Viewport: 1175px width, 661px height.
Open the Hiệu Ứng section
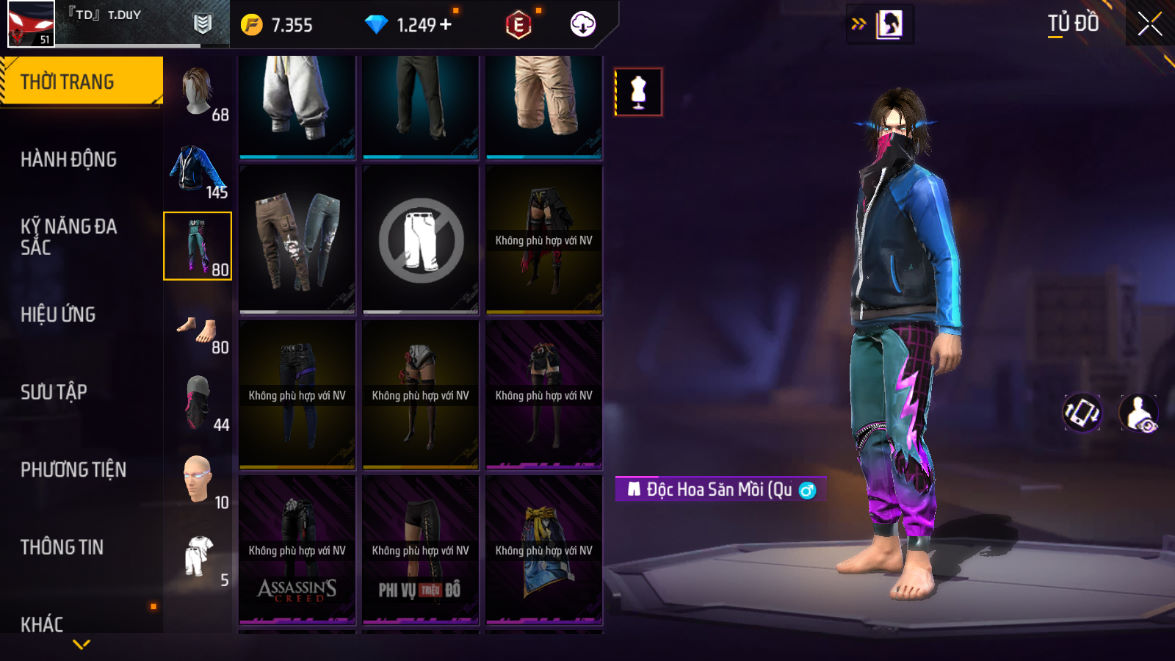click(x=58, y=314)
